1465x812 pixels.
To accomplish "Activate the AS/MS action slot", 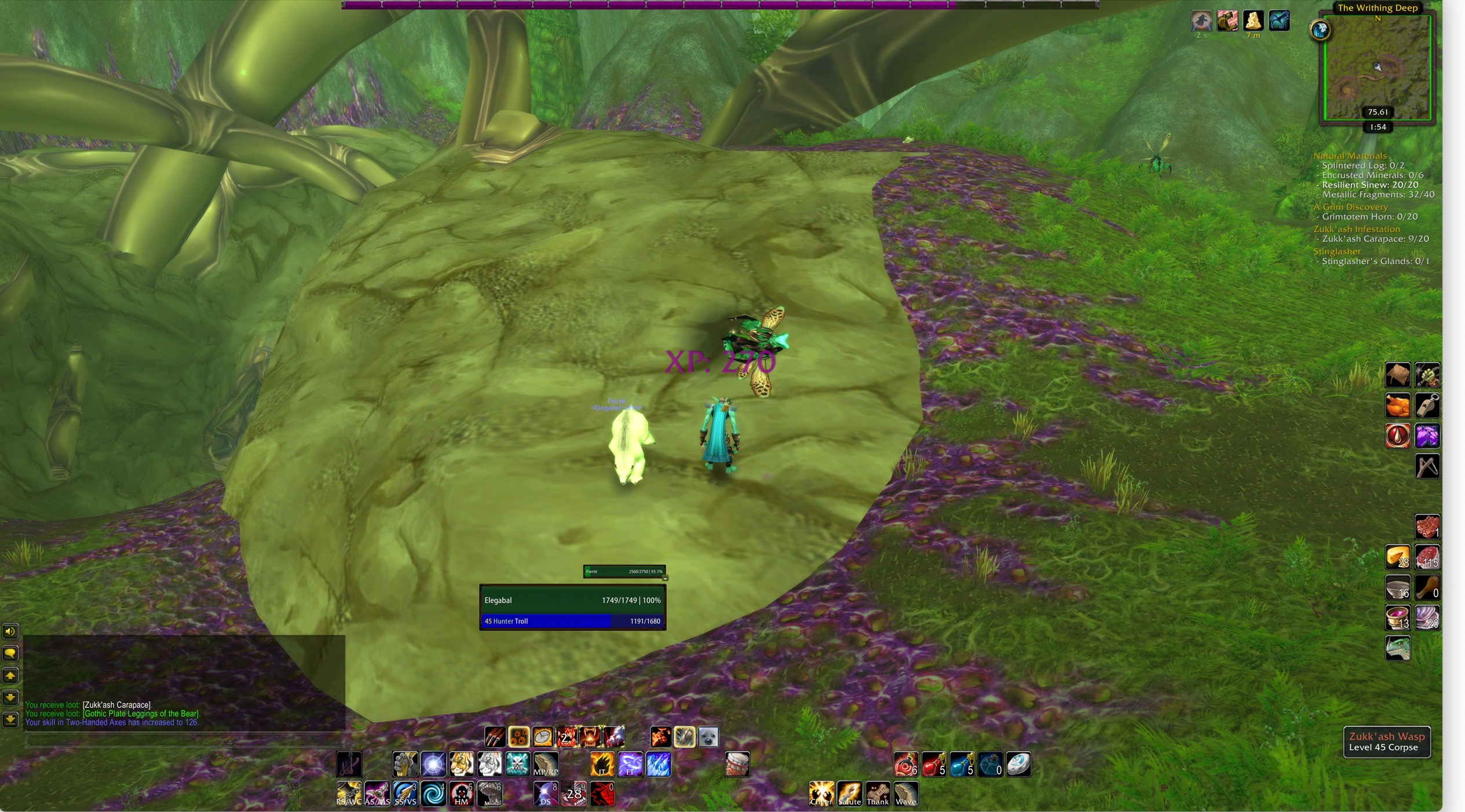I will pos(377,793).
